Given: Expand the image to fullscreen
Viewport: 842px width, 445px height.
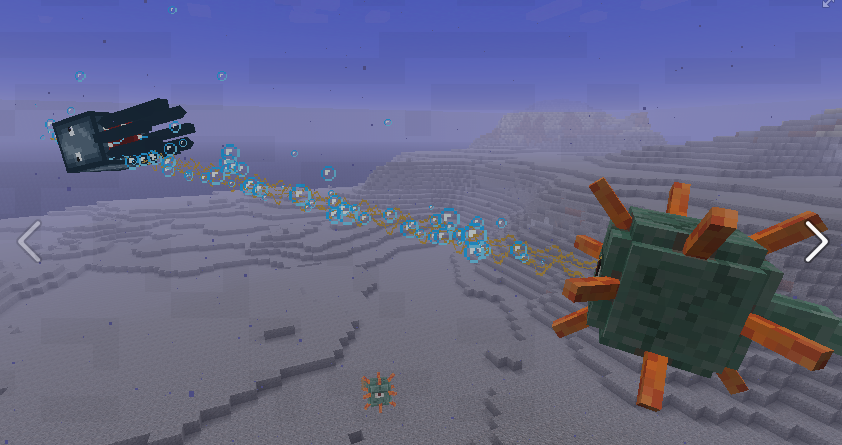Looking at the screenshot, I should click(829, 5).
